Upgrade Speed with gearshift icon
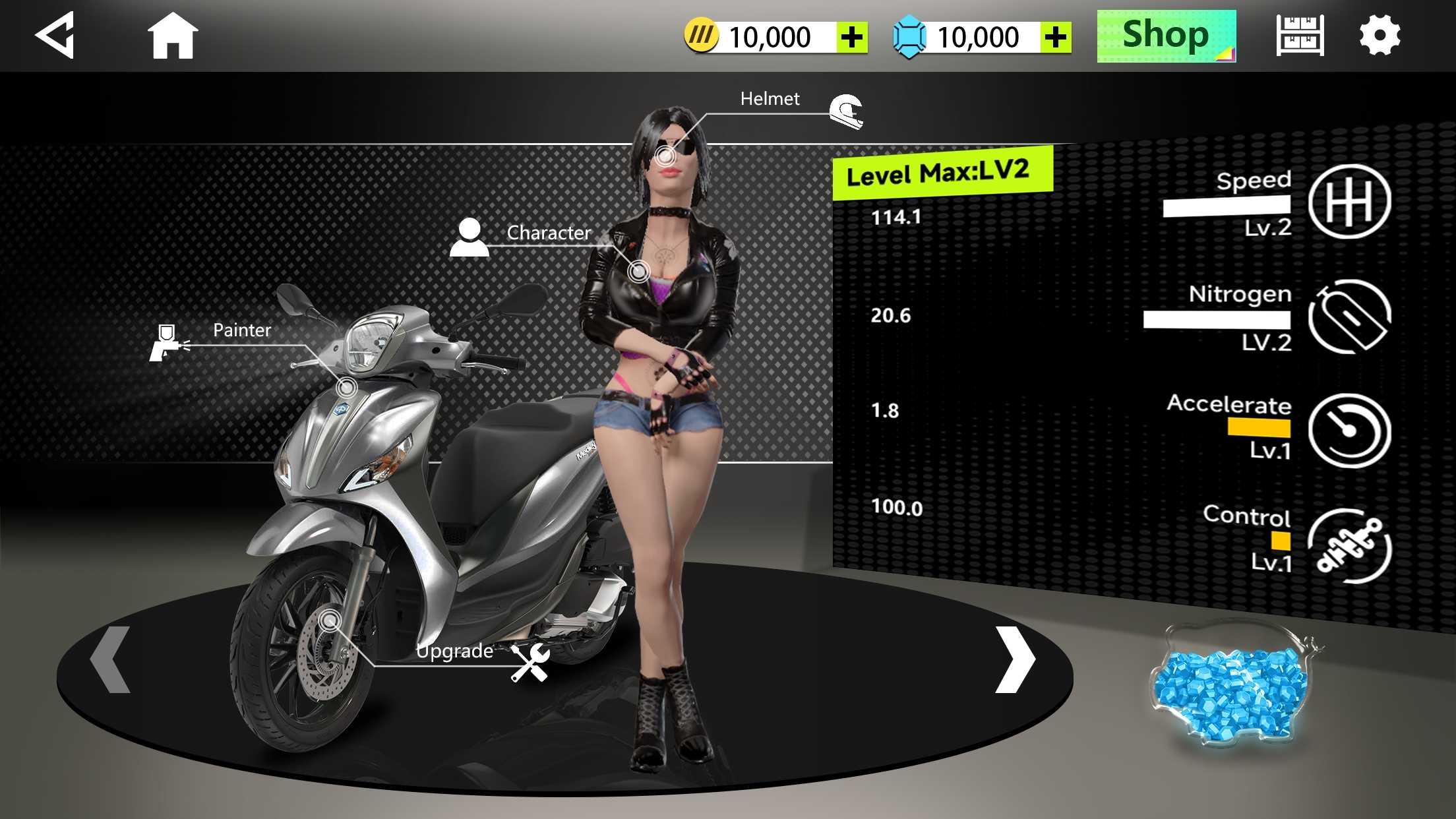Screen dimensions: 1456x819 (1349, 201)
